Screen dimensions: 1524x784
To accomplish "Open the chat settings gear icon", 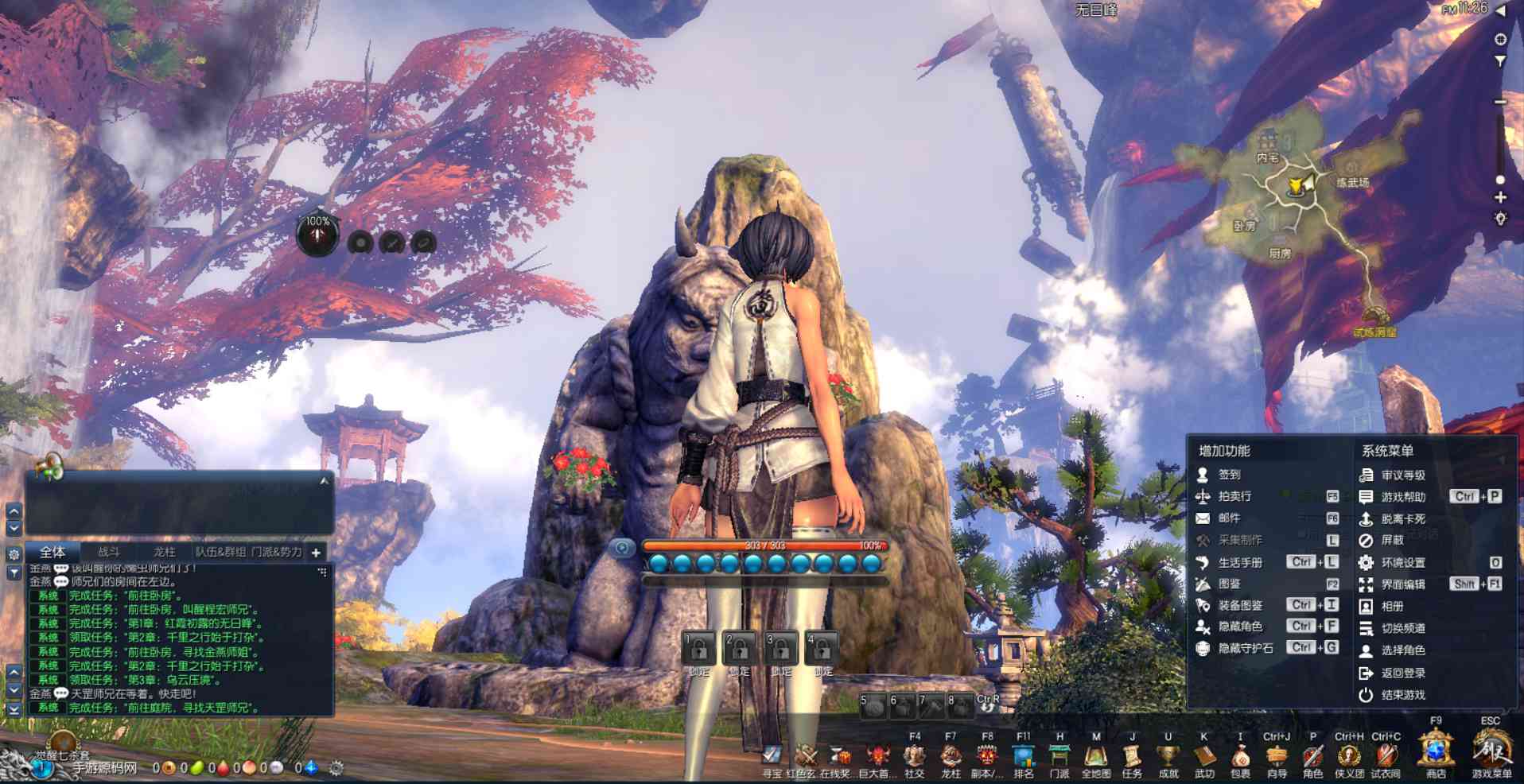I will coord(14,554).
